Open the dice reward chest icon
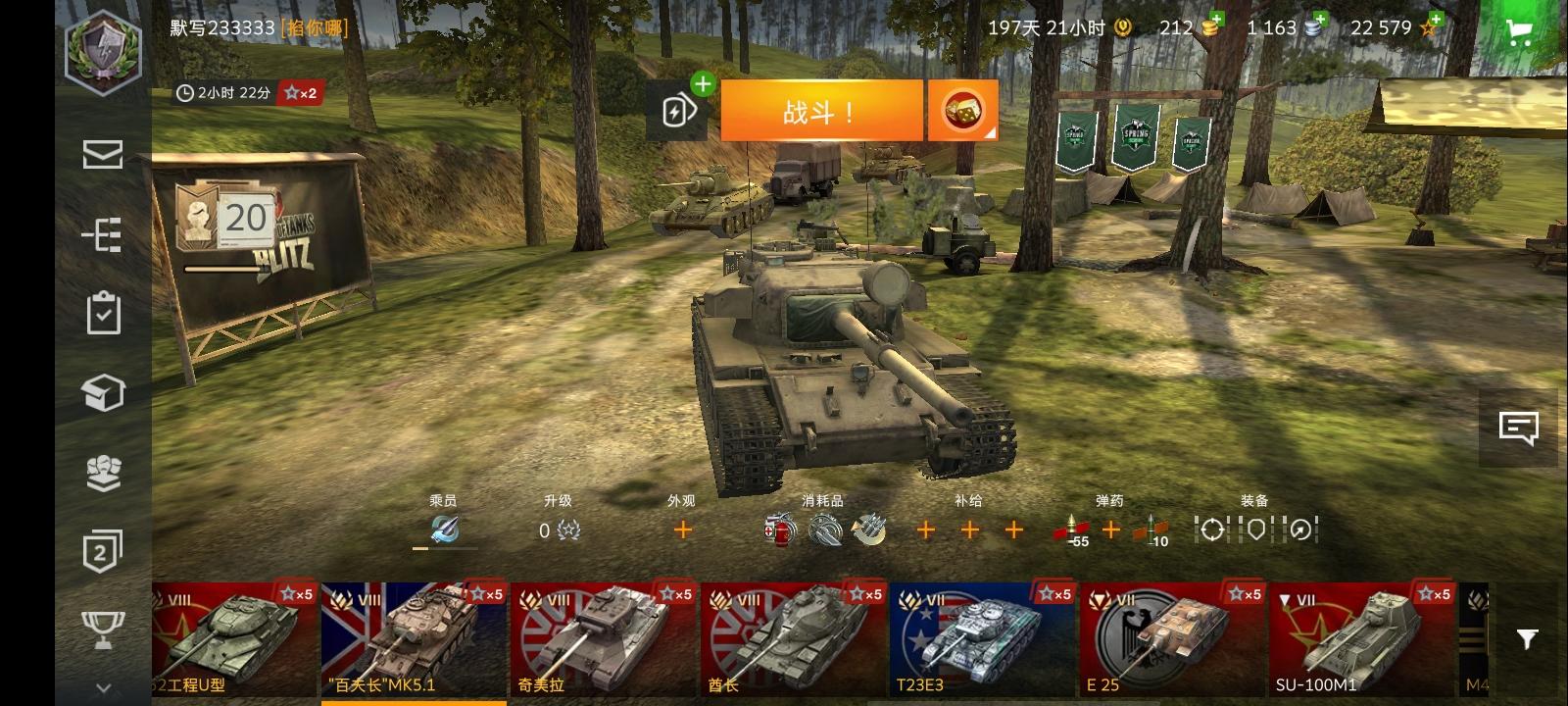The height and width of the screenshot is (706, 1568). [965, 109]
